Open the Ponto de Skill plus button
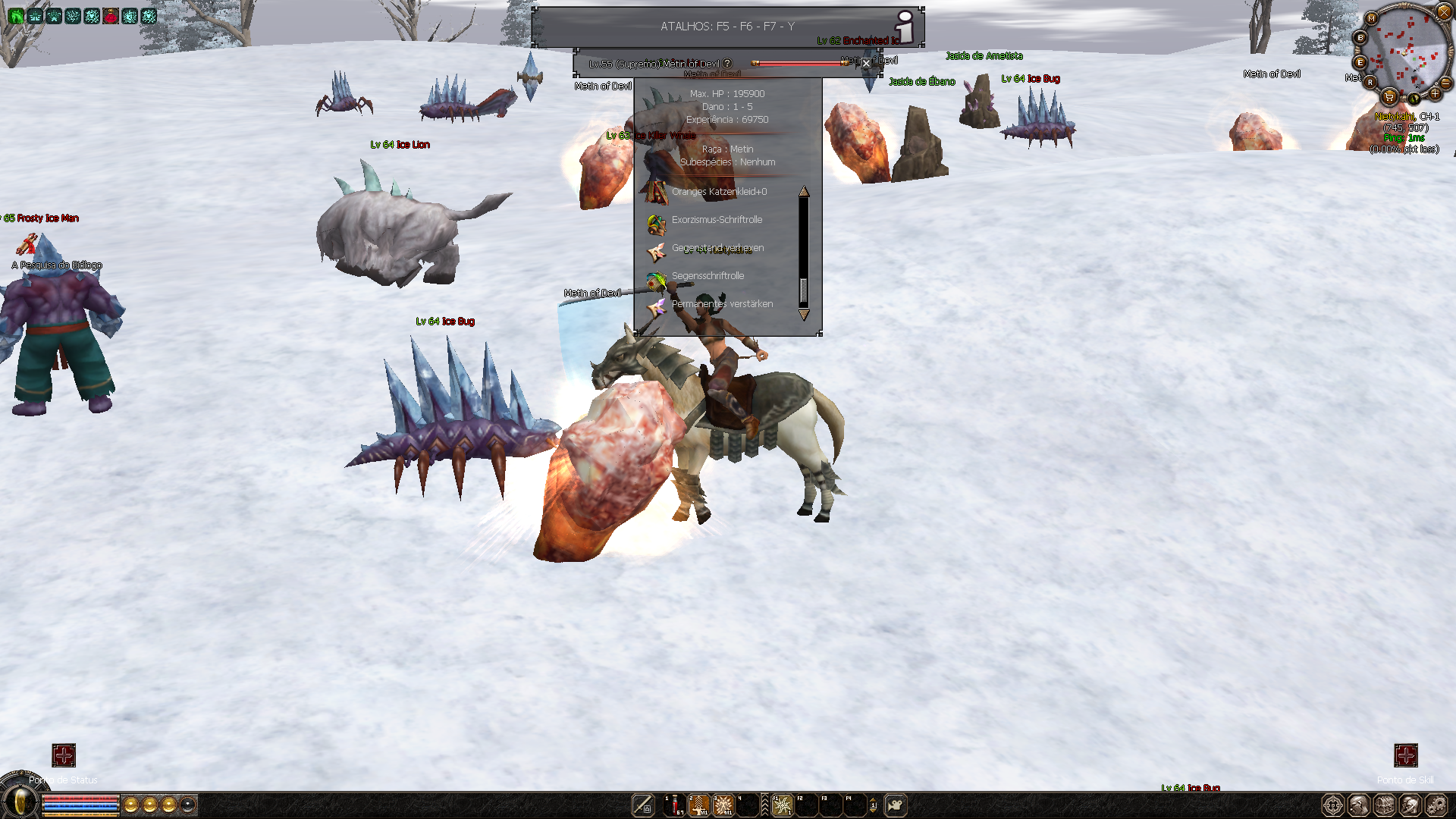This screenshot has height=819, width=1456. point(1405,755)
